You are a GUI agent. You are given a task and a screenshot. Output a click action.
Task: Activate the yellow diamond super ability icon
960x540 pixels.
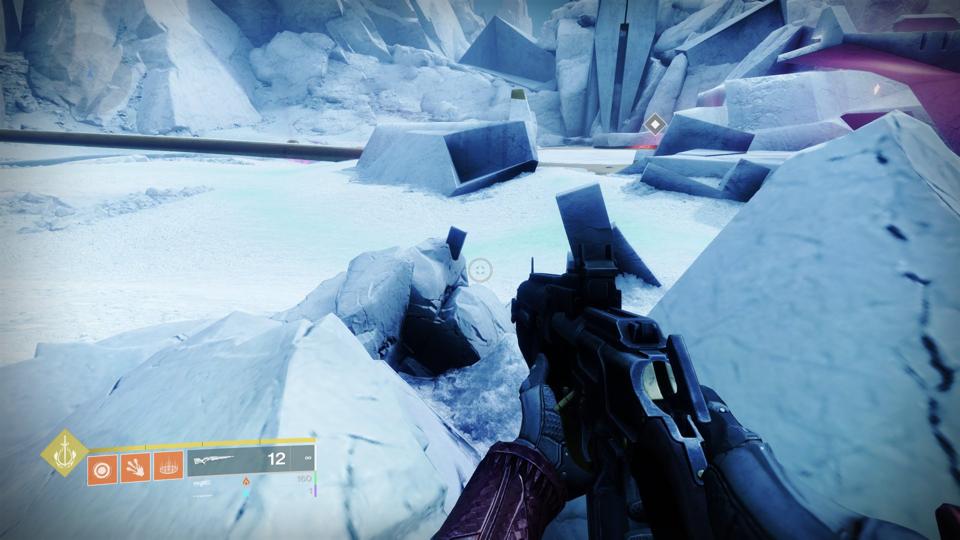point(64,453)
